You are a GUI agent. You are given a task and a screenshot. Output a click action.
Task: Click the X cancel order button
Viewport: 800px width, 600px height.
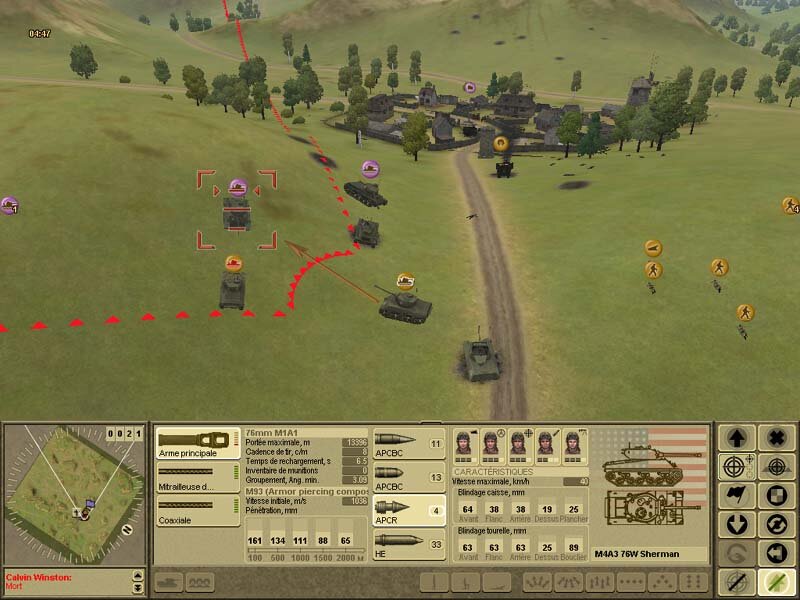pos(775,438)
